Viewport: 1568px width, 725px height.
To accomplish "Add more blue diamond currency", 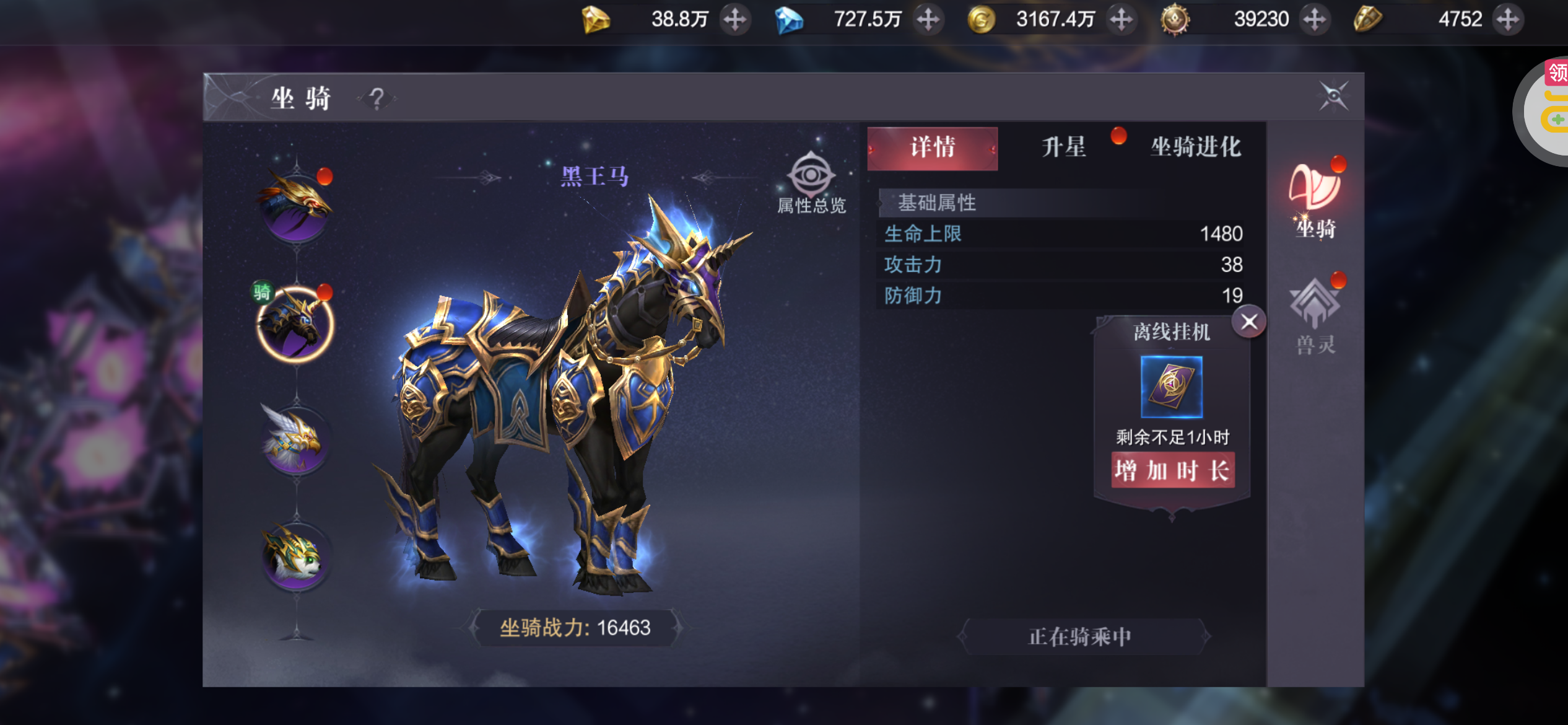I will point(928,19).
